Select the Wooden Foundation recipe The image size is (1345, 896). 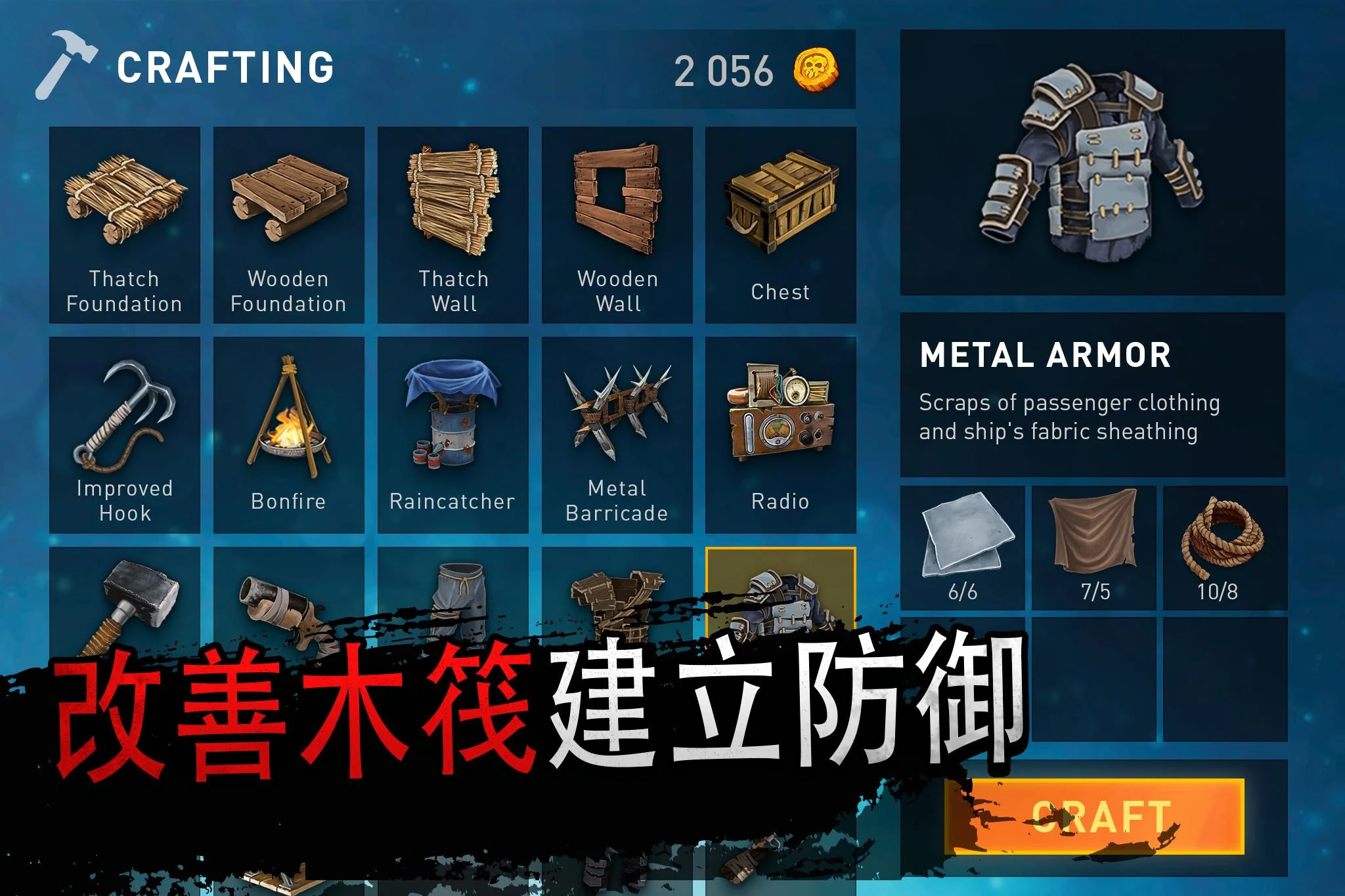(289, 223)
